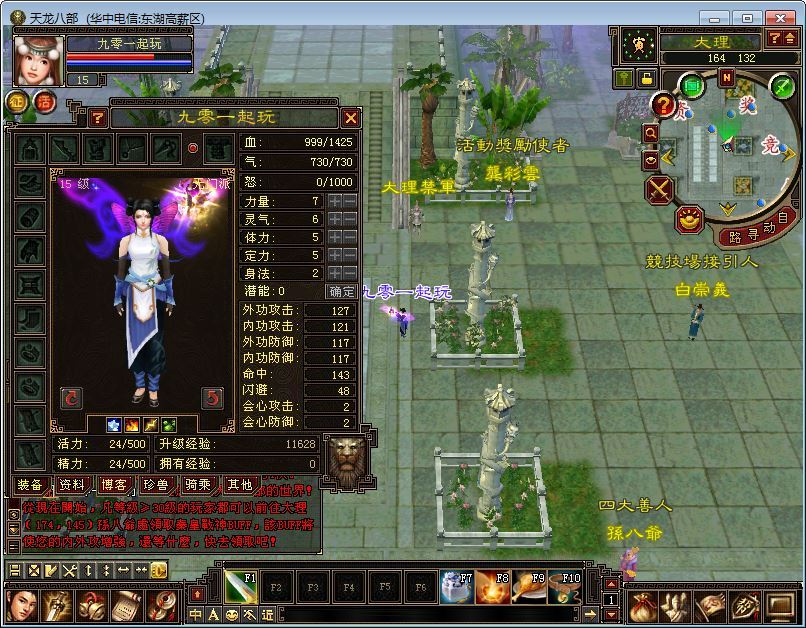Screen dimensions: 806x628
Task: Open the minimap magnifier search button
Action: (651, 132)
